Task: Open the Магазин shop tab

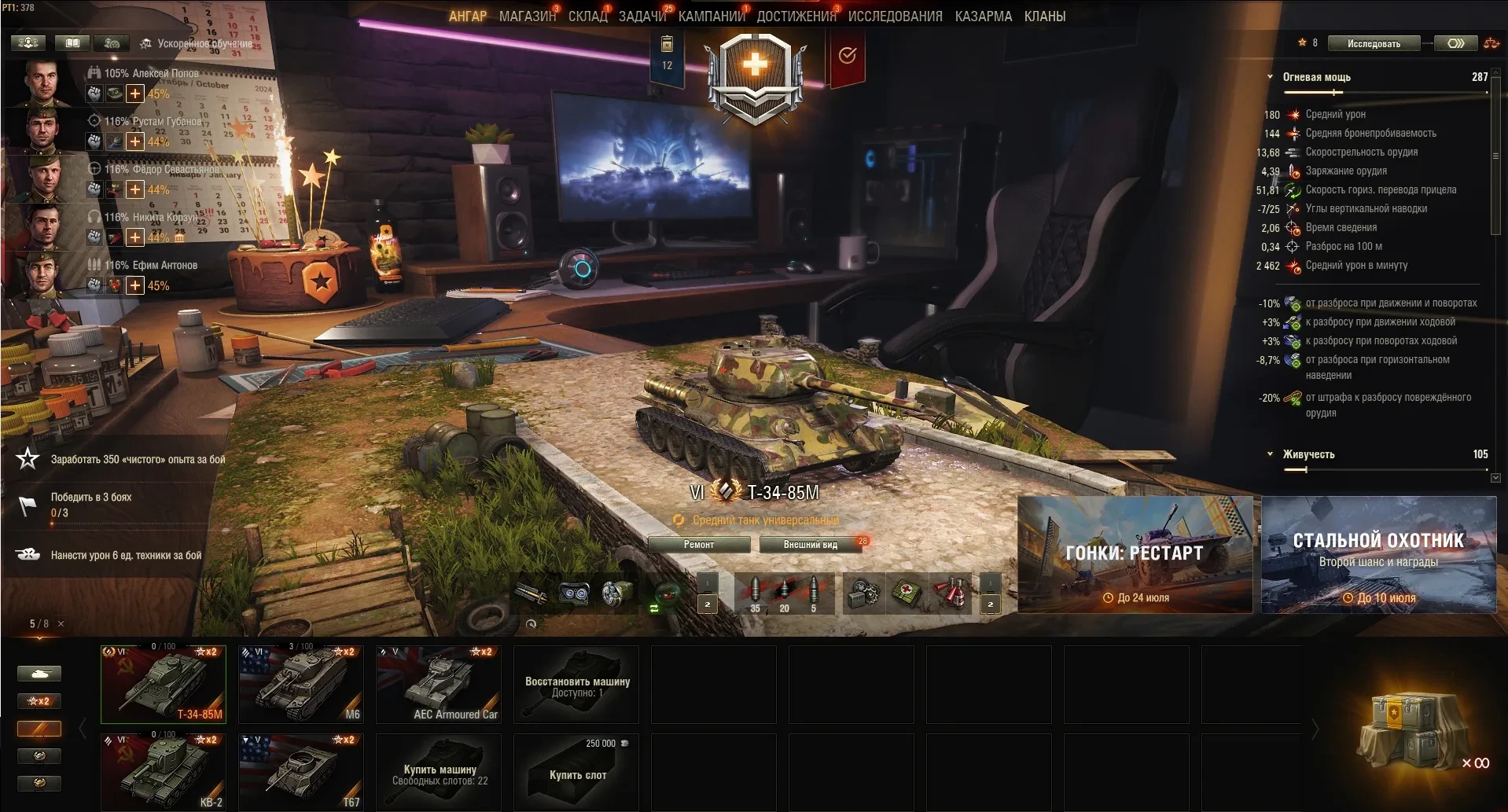Action: click(527, 17)
